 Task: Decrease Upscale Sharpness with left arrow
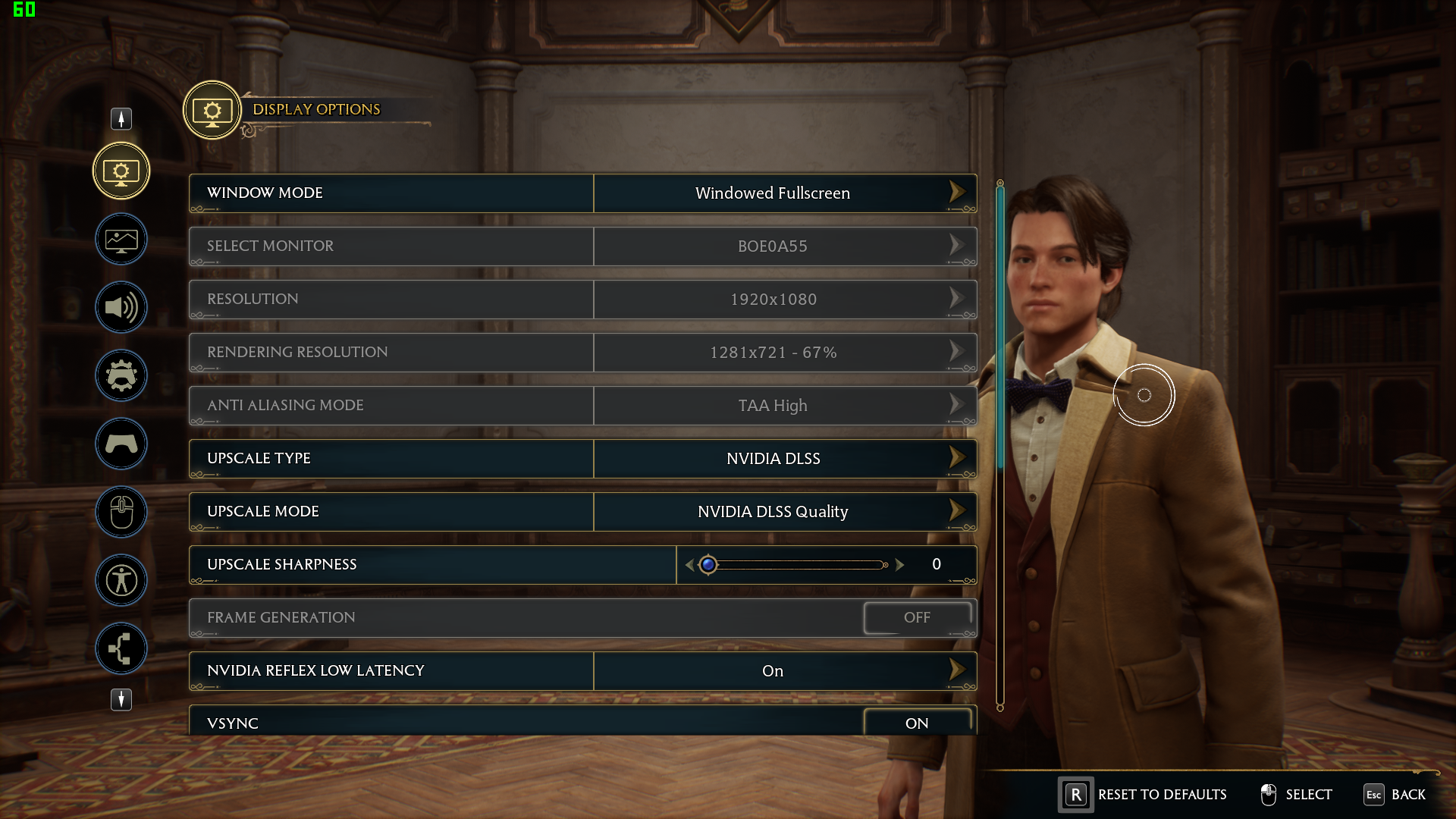point(689,565)
